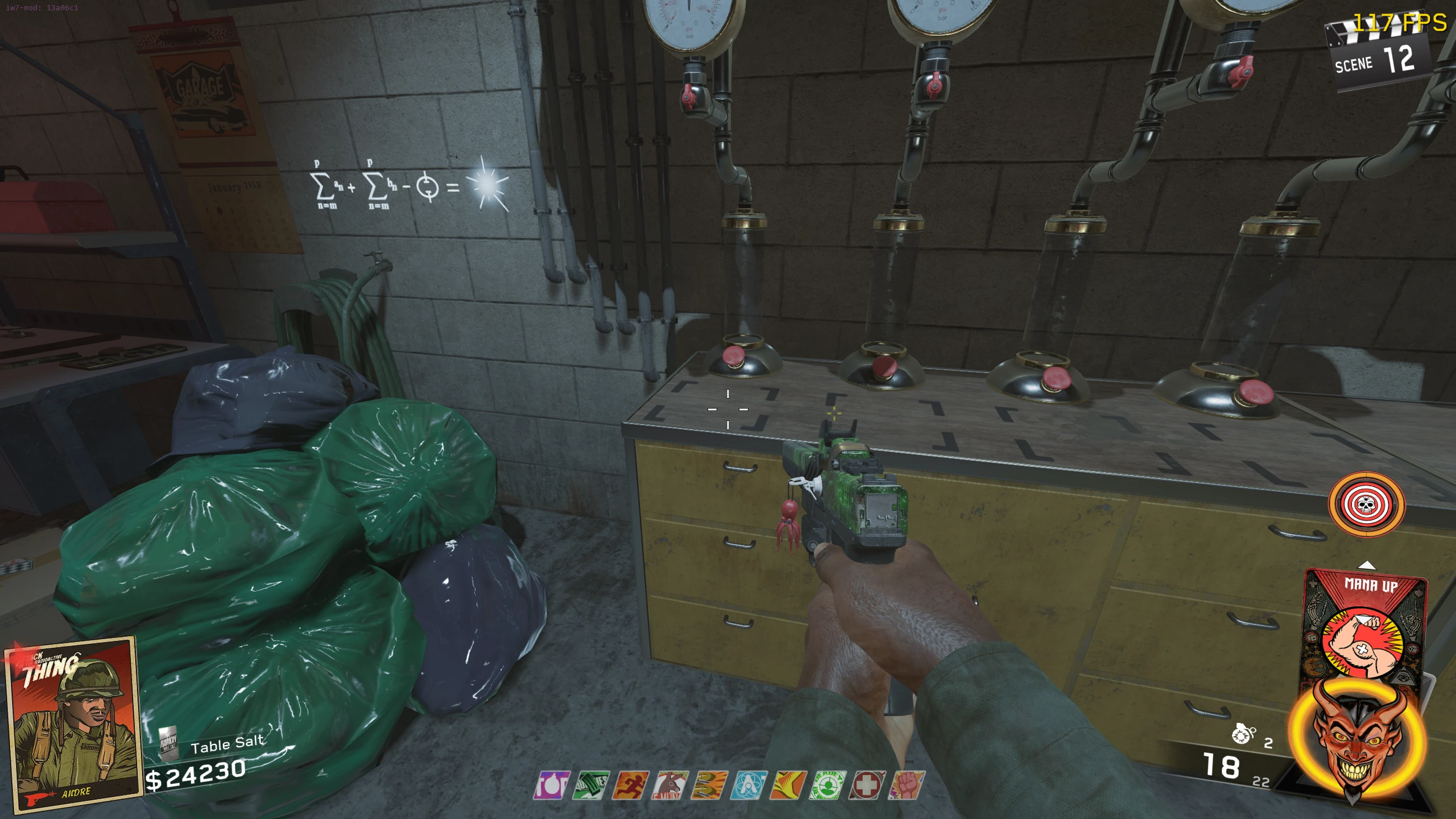The width and height of the screenshot is (1456, 819).
Task: Click the blue atom perk icon
Action: [x=748, y=785]
